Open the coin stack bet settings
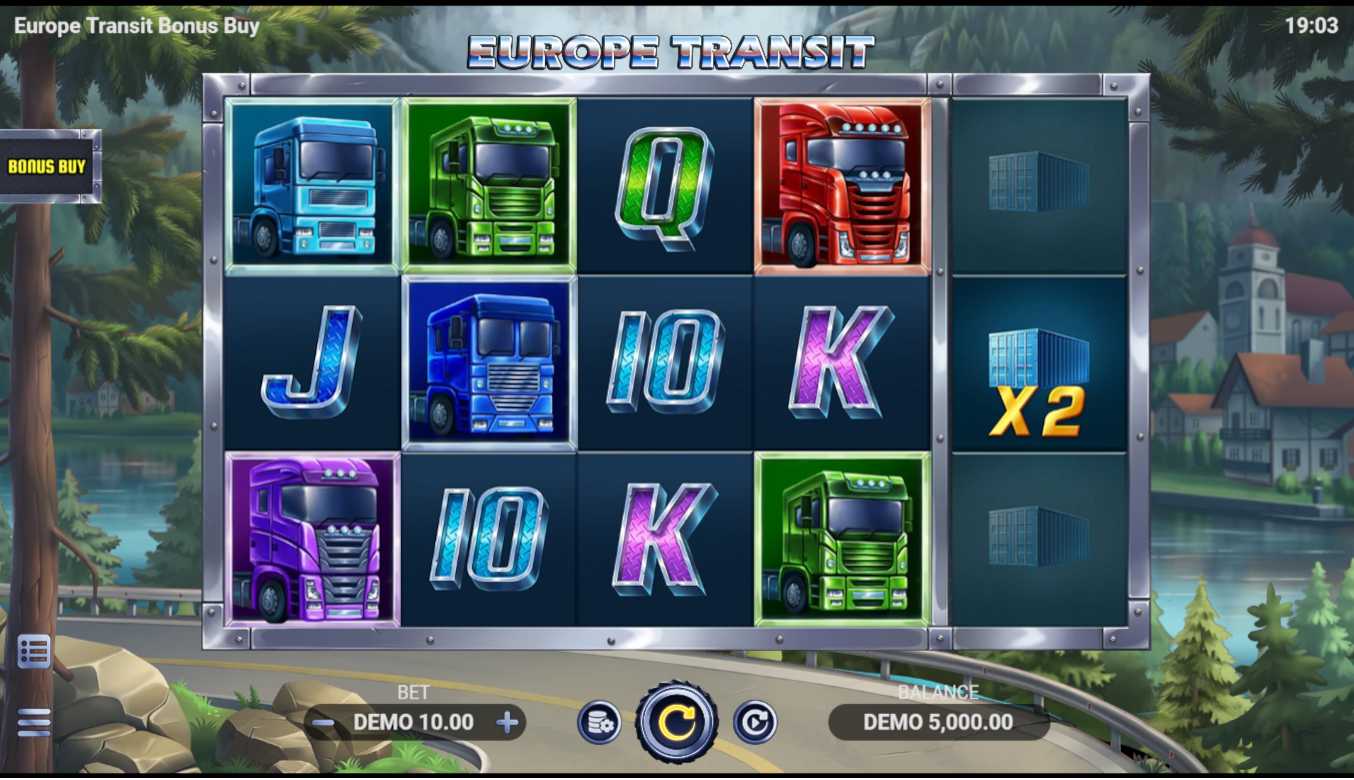Screen dimensions: 1354x780 (599, 723)
